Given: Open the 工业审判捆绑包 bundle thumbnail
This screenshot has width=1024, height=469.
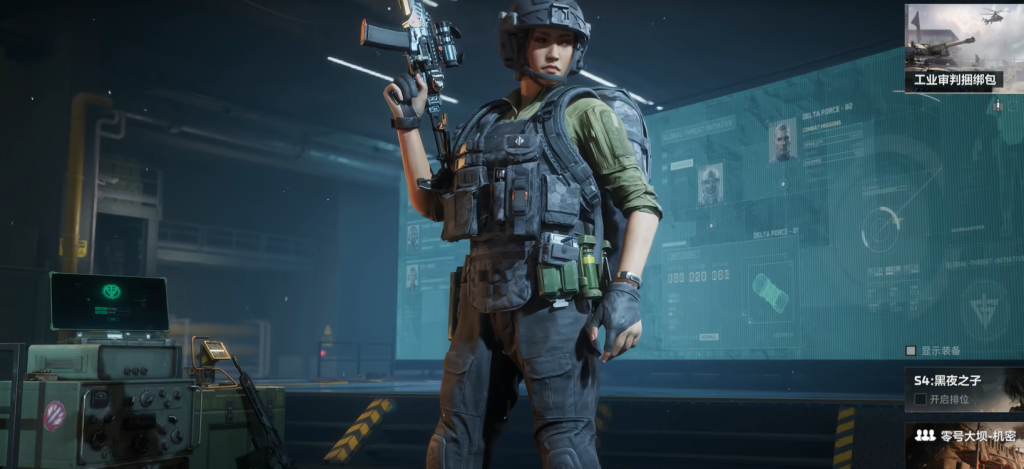Looking at the screenshot, I should [954, 47].
